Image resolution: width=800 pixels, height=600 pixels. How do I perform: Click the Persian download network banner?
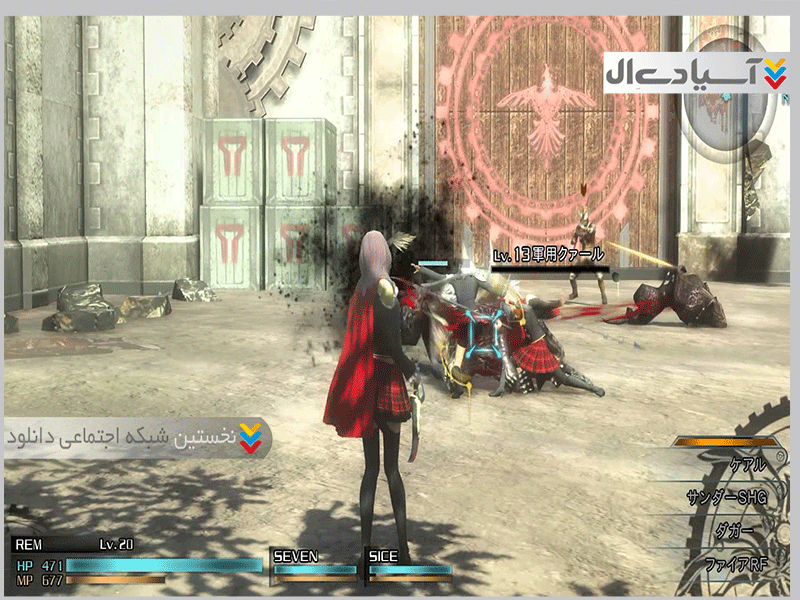(x=137, y=438)
